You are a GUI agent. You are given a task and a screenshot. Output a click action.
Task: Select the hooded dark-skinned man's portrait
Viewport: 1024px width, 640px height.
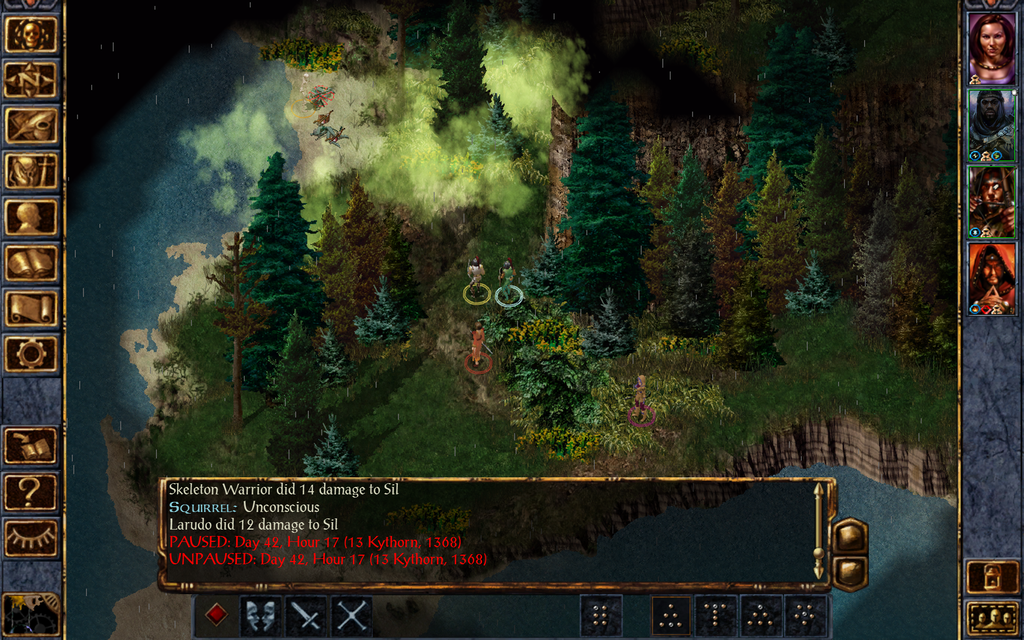coord(991,124)
